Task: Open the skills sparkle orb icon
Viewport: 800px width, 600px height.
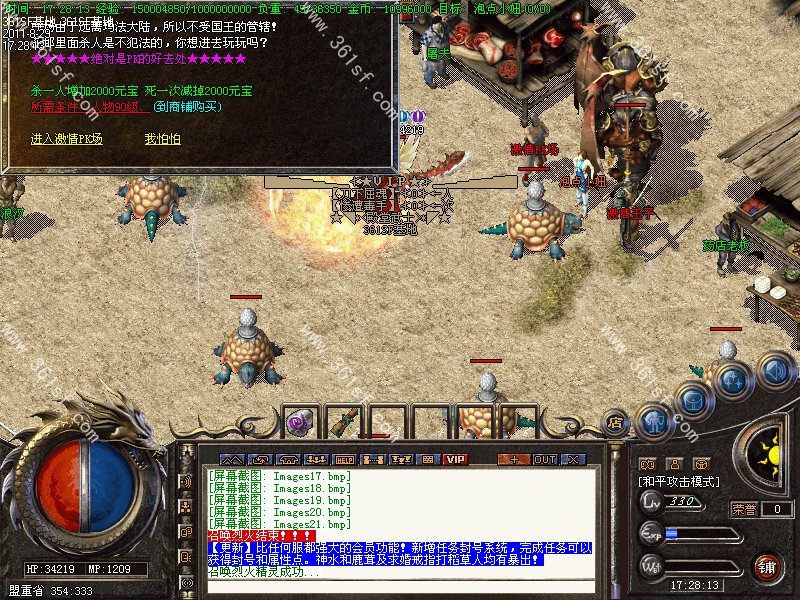Action: [x=733, y=380]
